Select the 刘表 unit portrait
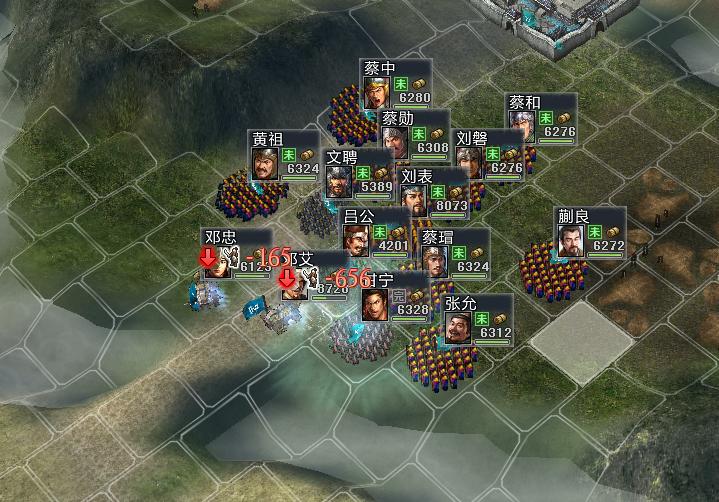Image resolution: width=719 pixels, height=502 pixels. pyautogui.click(x=414, y=201)
